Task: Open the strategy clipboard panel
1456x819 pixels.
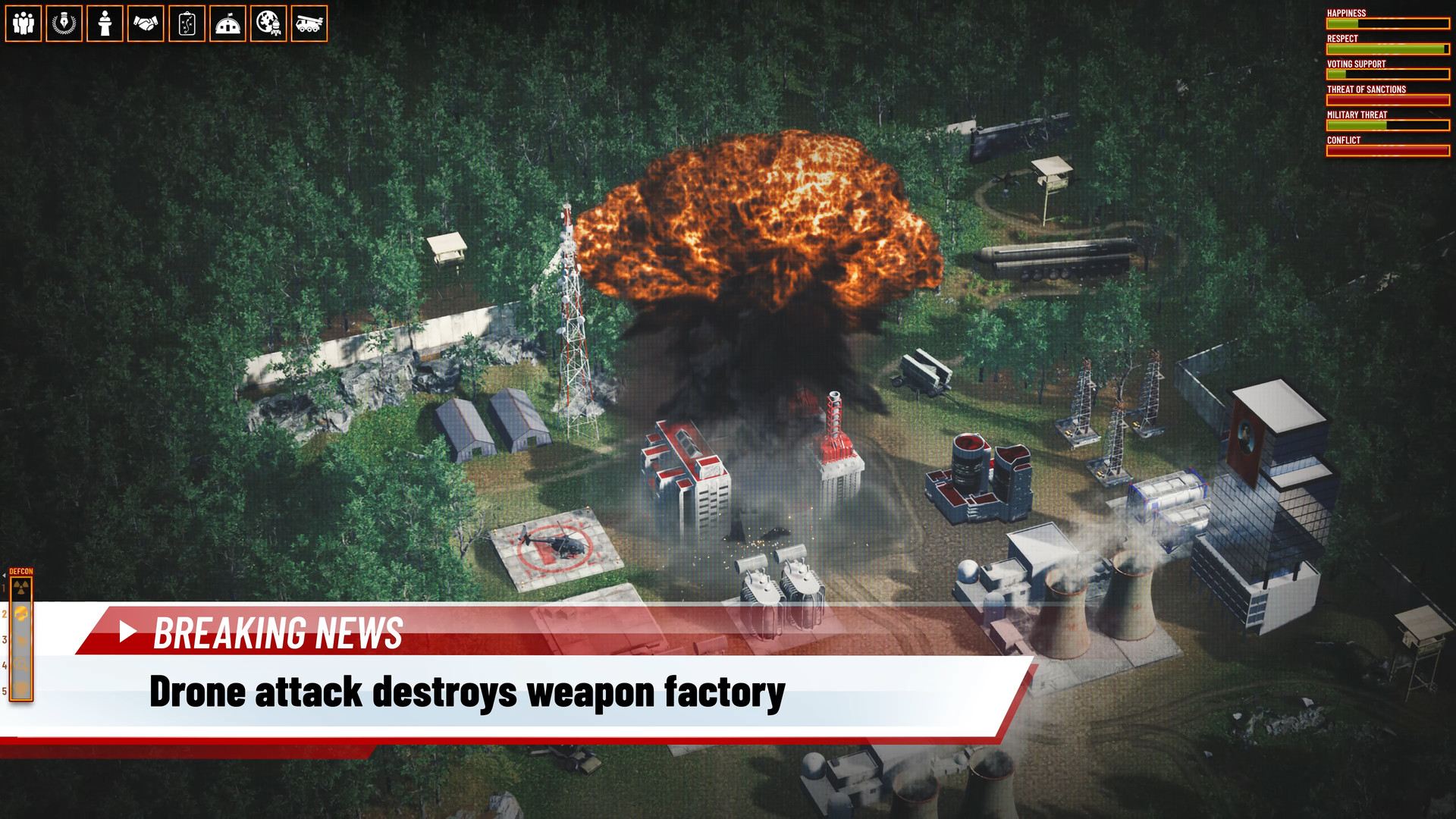Action: click(187, 24)
